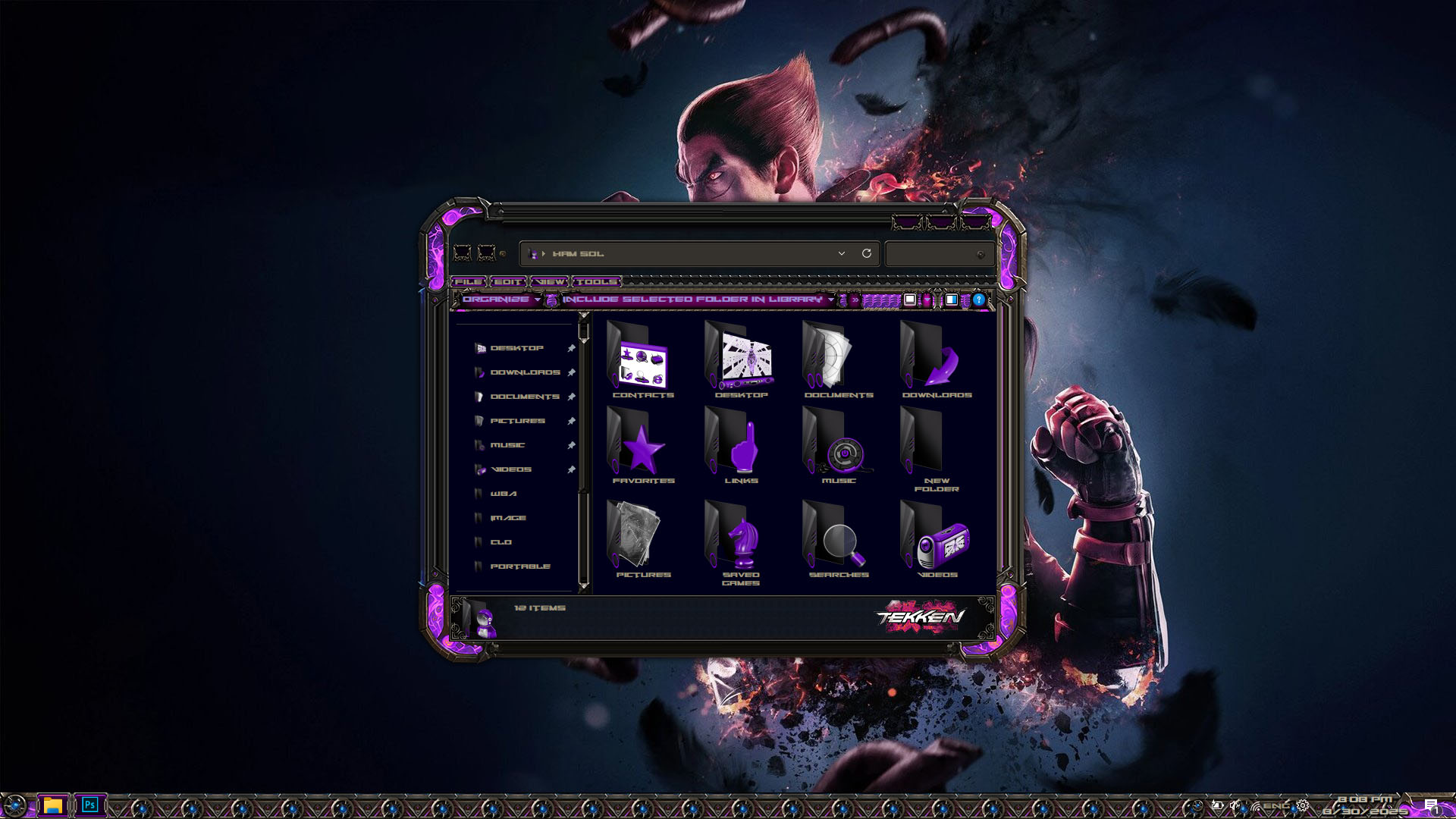The height and width of the screenshot is (819, 1456).
Task: Click the search box in the window
Action: pyautogui.click(x=934, y=254)
